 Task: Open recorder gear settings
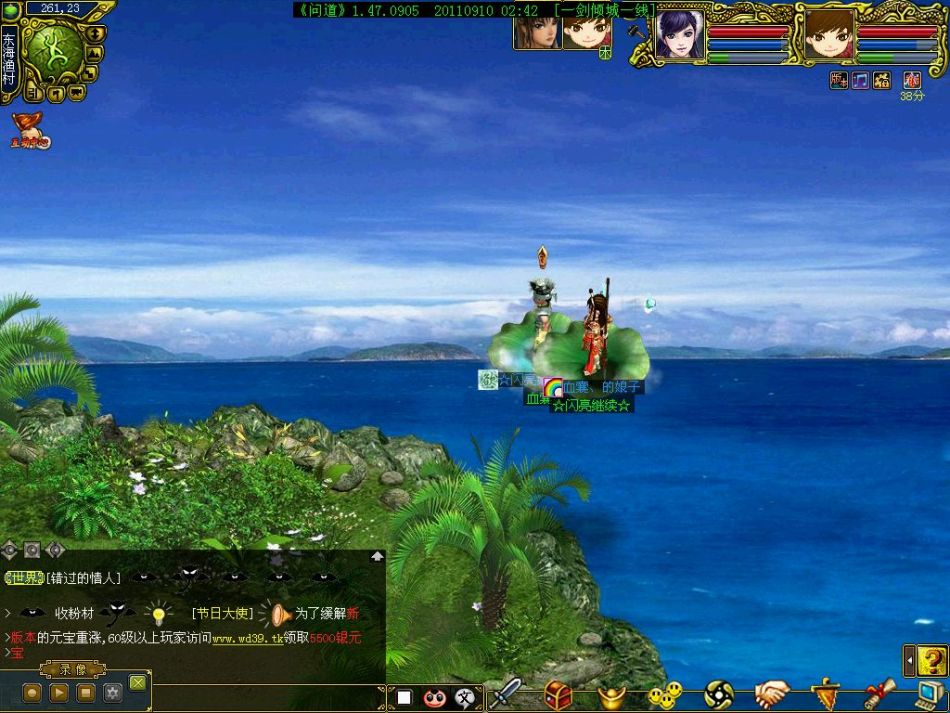coord(113,692)
